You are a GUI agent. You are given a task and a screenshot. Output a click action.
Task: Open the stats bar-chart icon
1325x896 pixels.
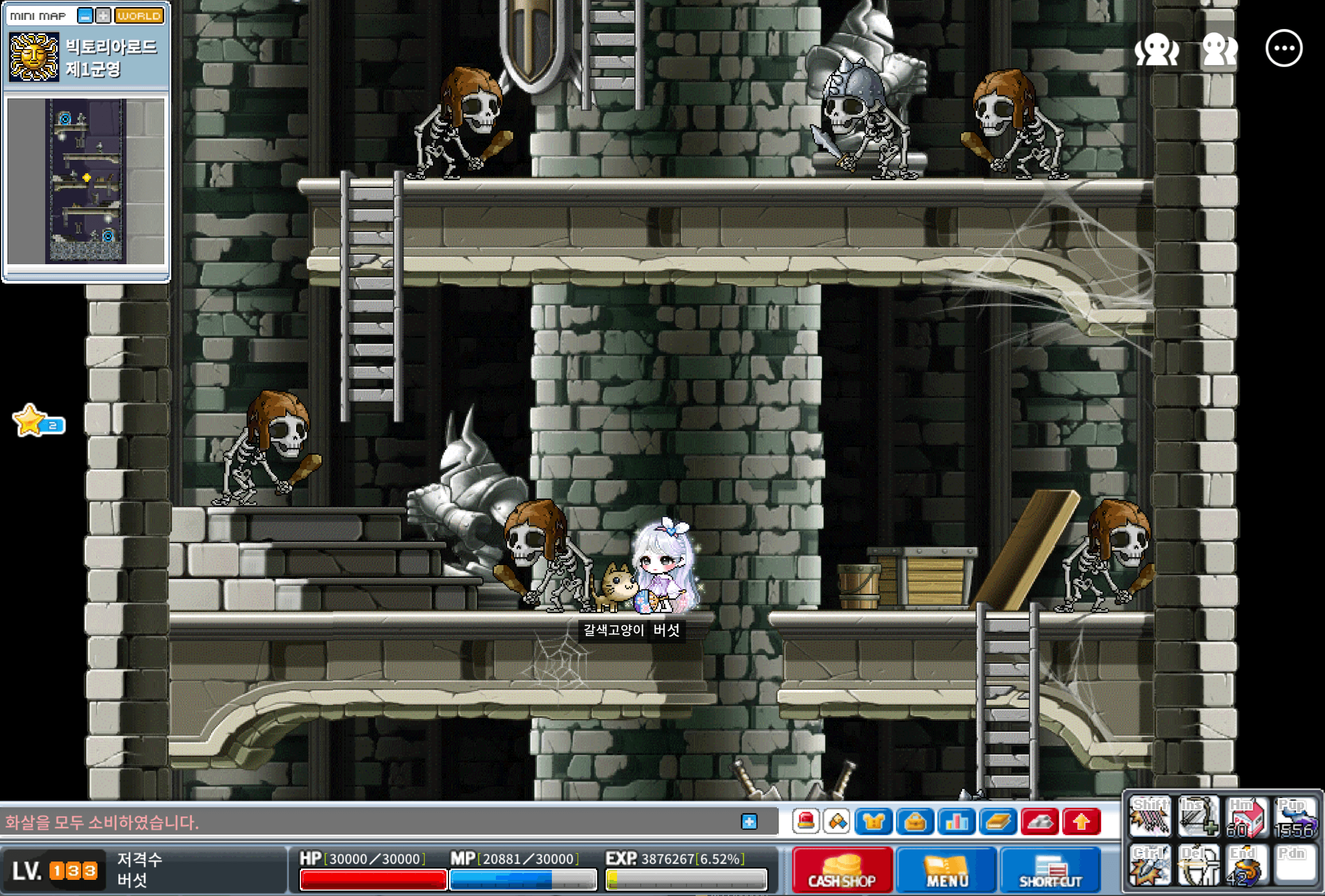pos(957,821)
